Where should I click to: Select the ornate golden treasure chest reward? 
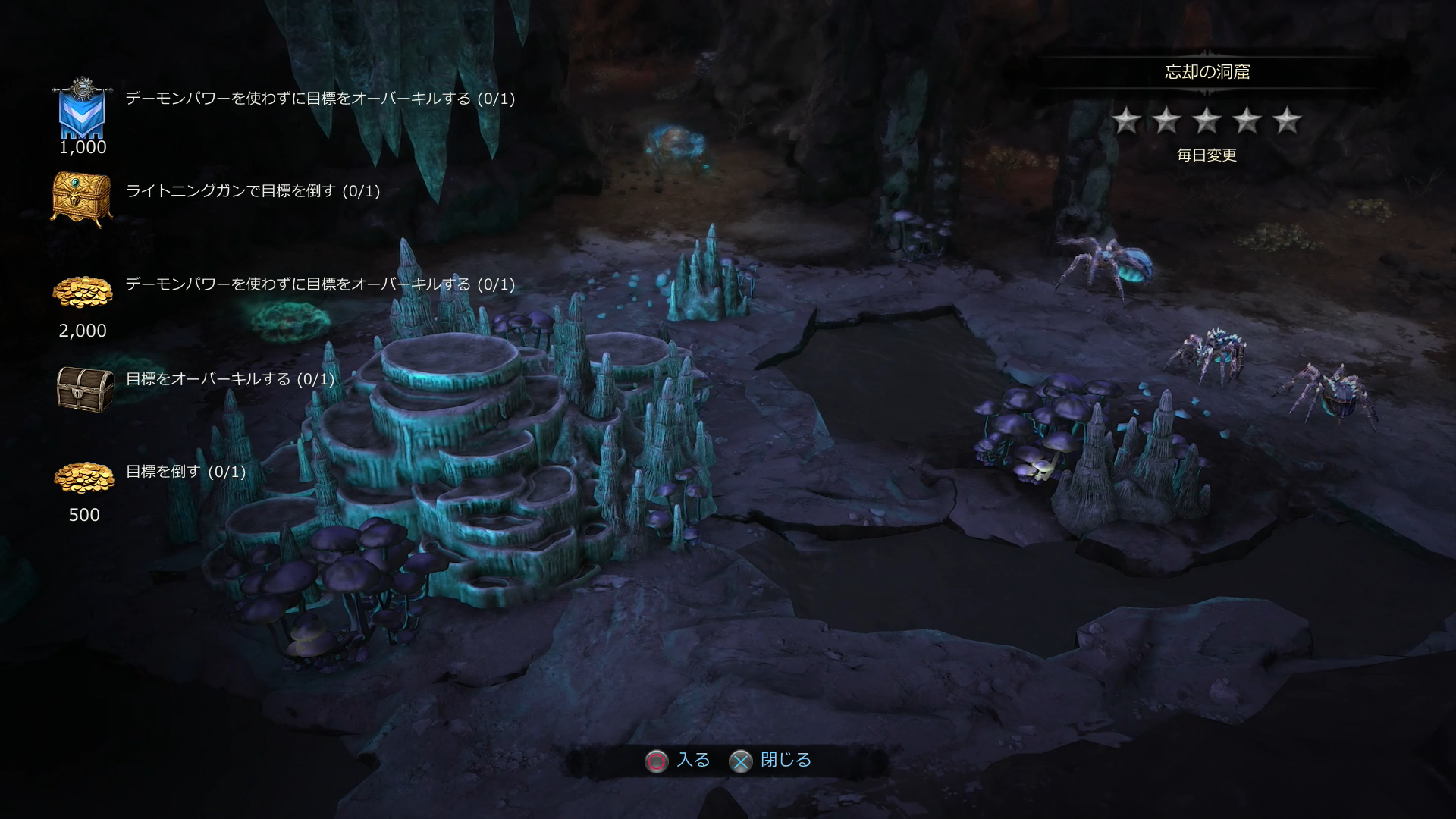(82, 197)
